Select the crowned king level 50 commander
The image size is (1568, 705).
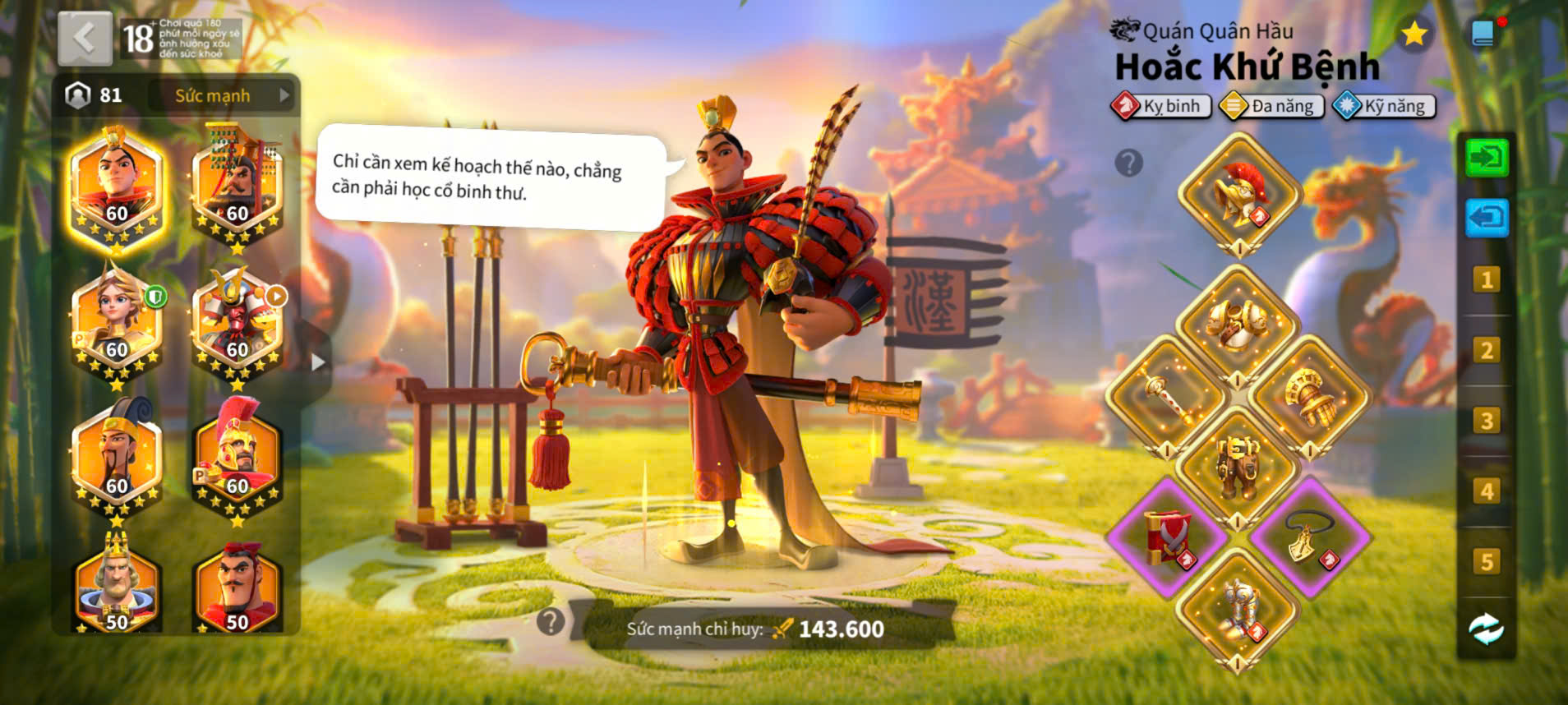click(x=117, y=587)
